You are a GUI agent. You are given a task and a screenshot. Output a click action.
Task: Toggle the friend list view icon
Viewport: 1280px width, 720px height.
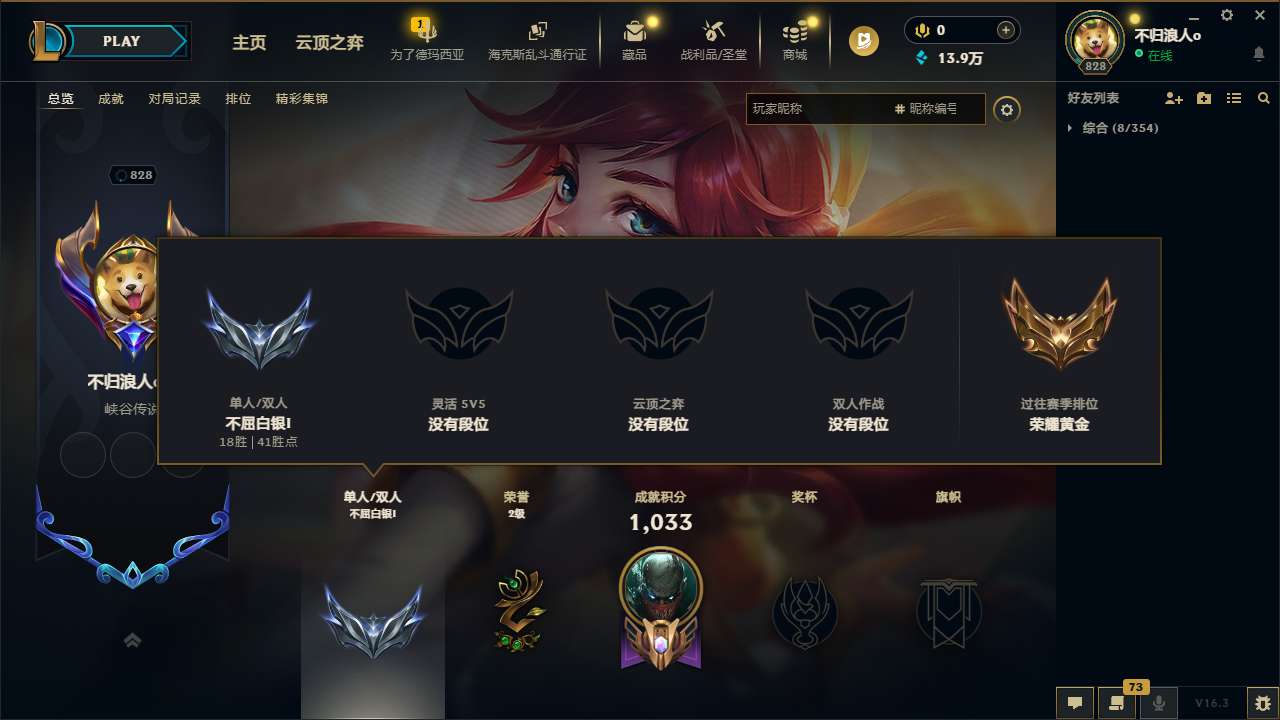pos(1233,98)
